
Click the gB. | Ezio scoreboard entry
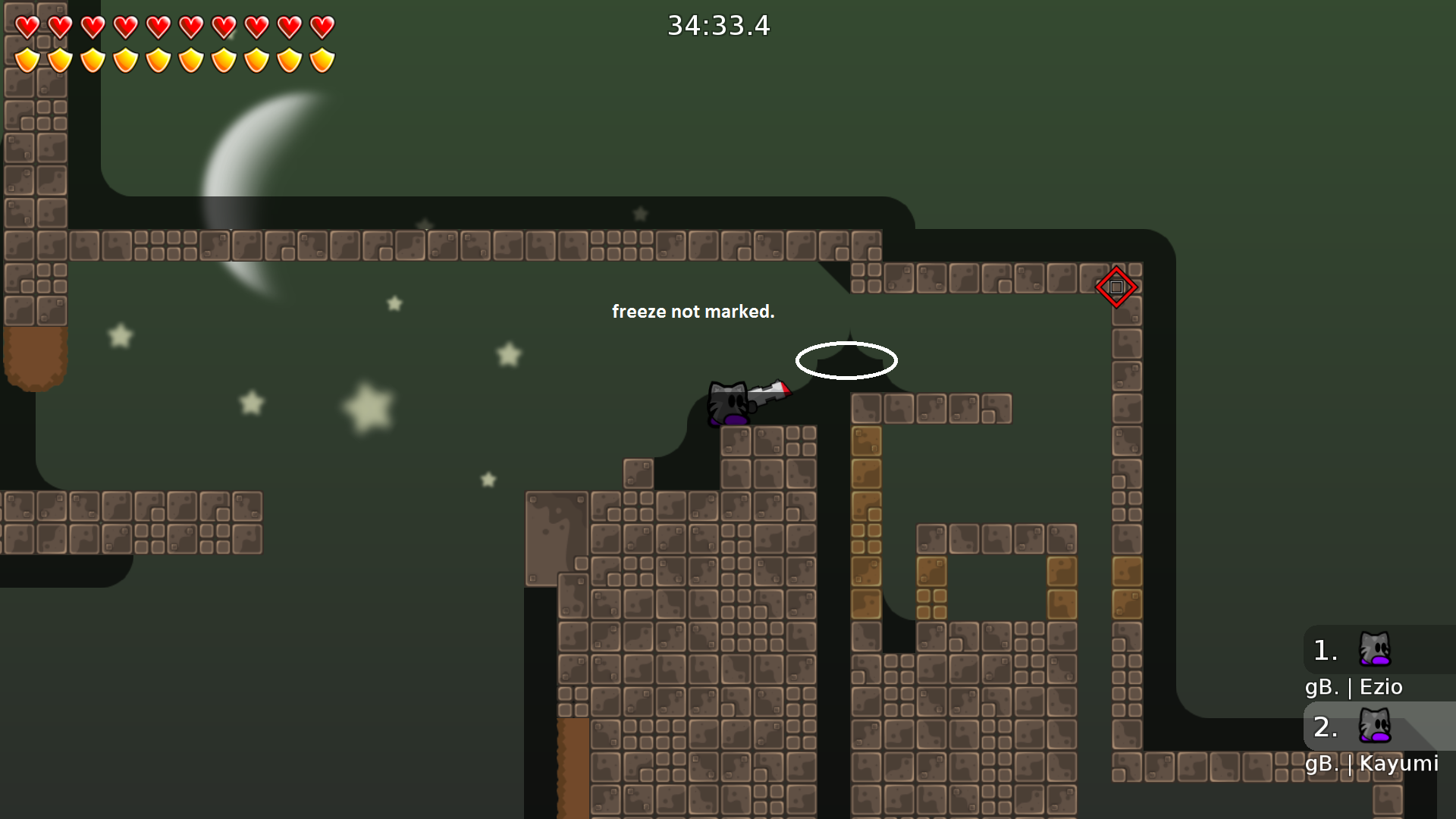(x=1354, y=687)
